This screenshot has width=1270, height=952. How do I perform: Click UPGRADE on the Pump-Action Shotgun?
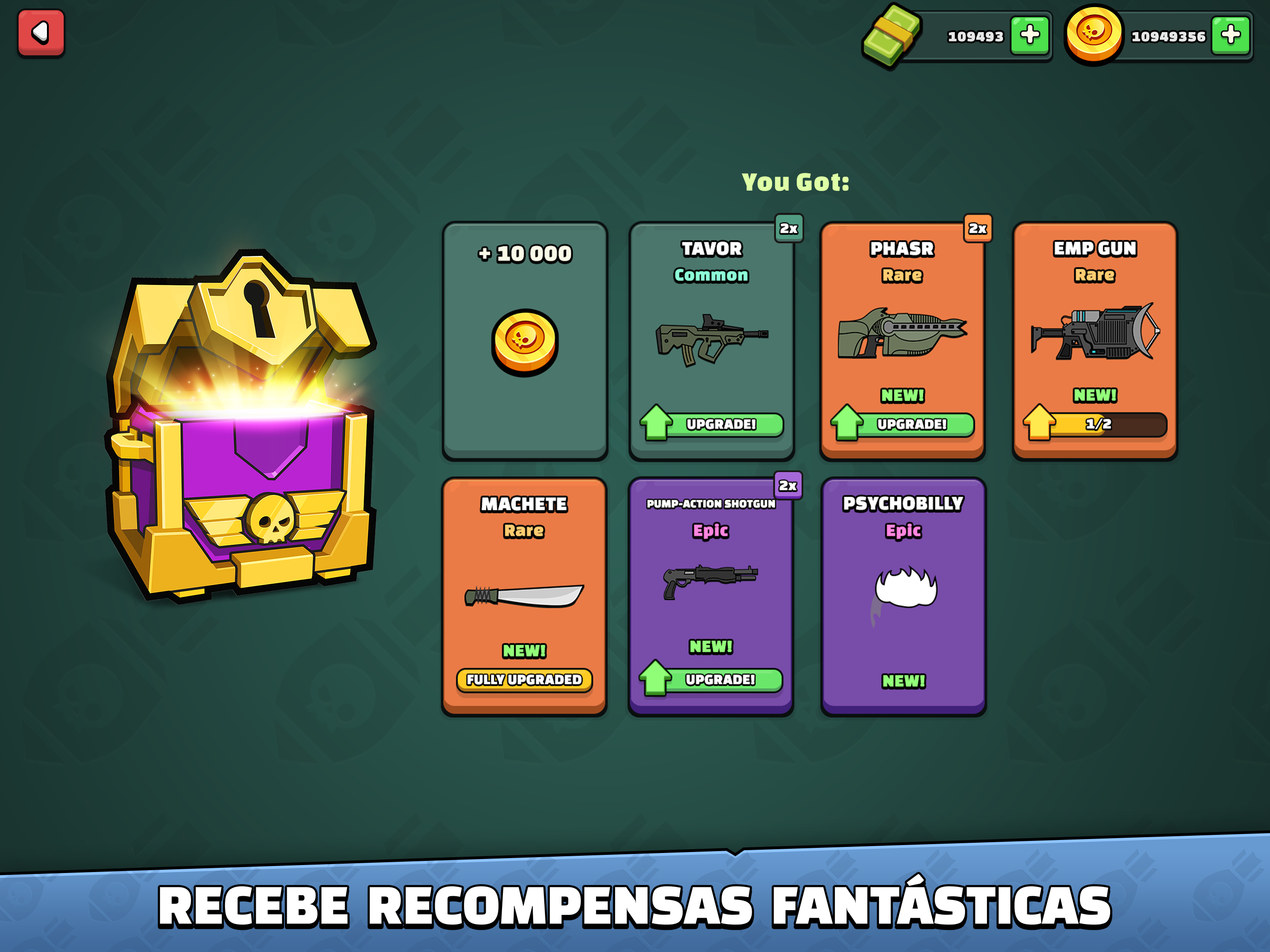click(x=720, y=681)
